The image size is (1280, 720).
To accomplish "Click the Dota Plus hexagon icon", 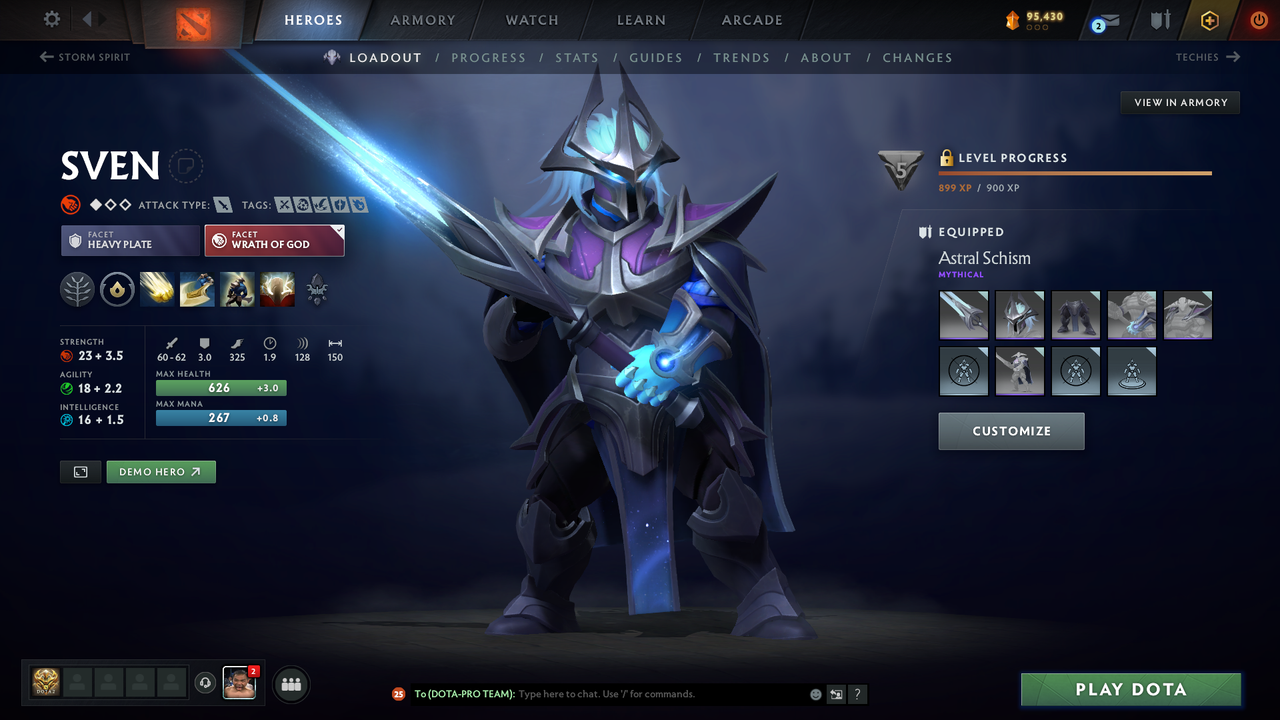I will (x=1209, y=19).
